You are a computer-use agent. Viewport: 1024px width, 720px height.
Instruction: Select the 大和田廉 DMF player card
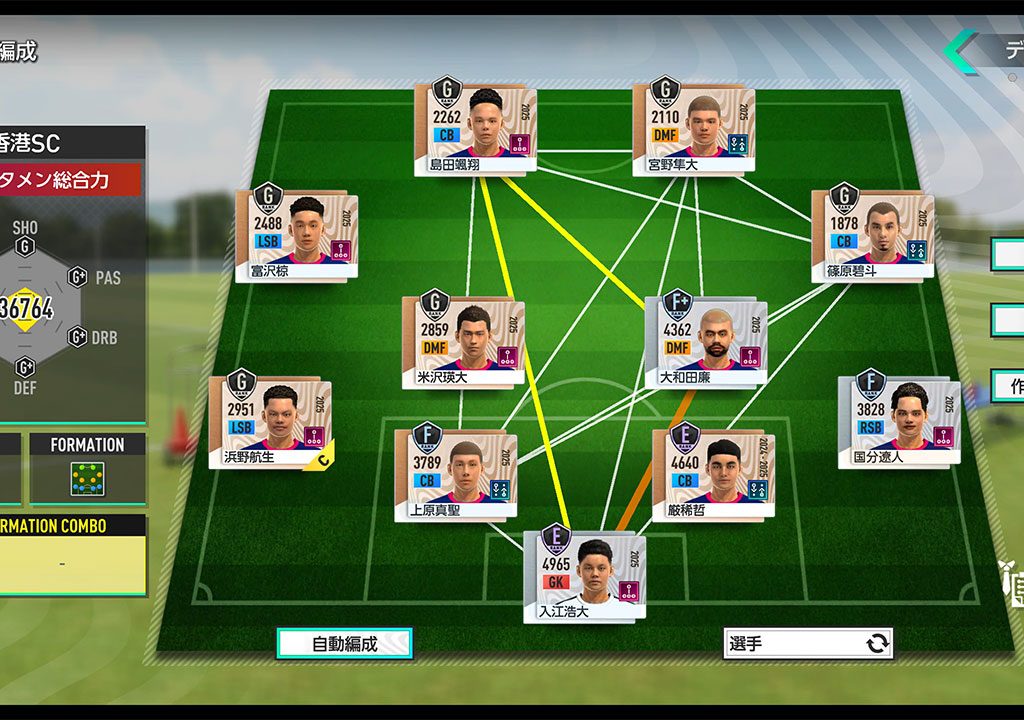[x=706, y=342]
